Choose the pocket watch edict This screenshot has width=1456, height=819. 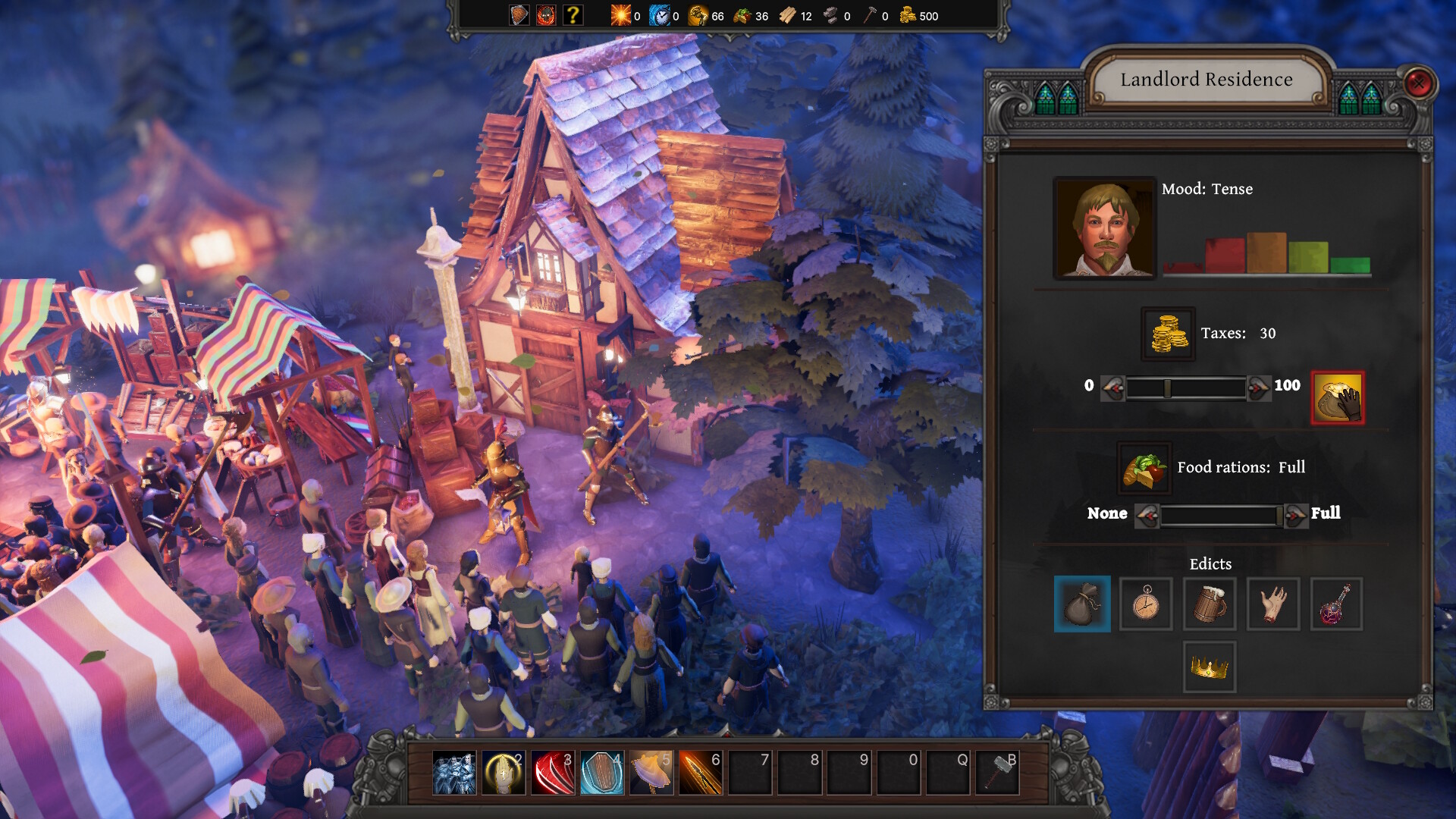tap(1146, 604)
